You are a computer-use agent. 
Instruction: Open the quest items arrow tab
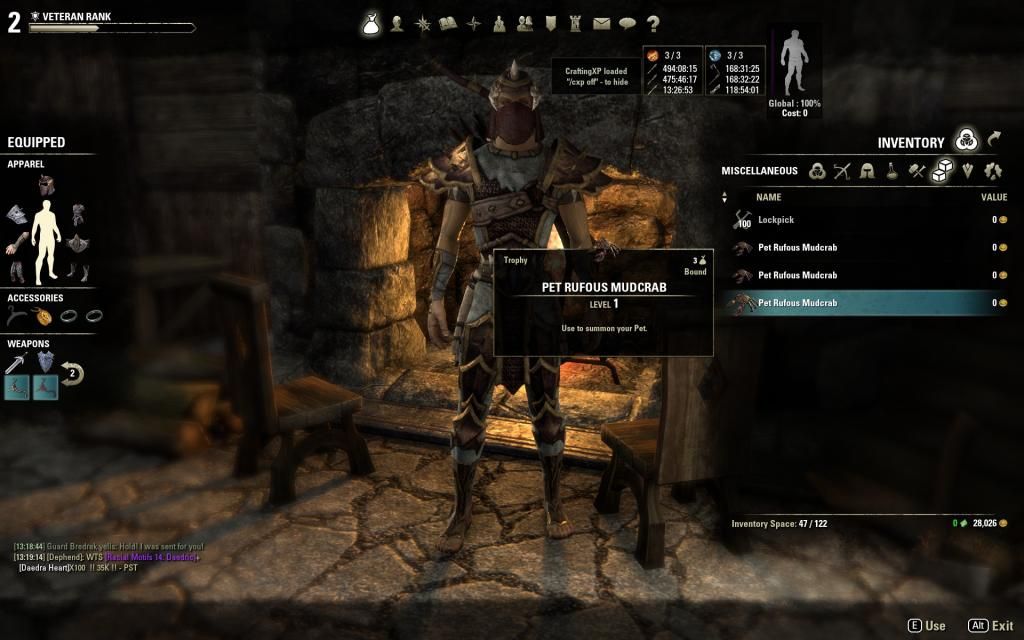pos(995,141)
